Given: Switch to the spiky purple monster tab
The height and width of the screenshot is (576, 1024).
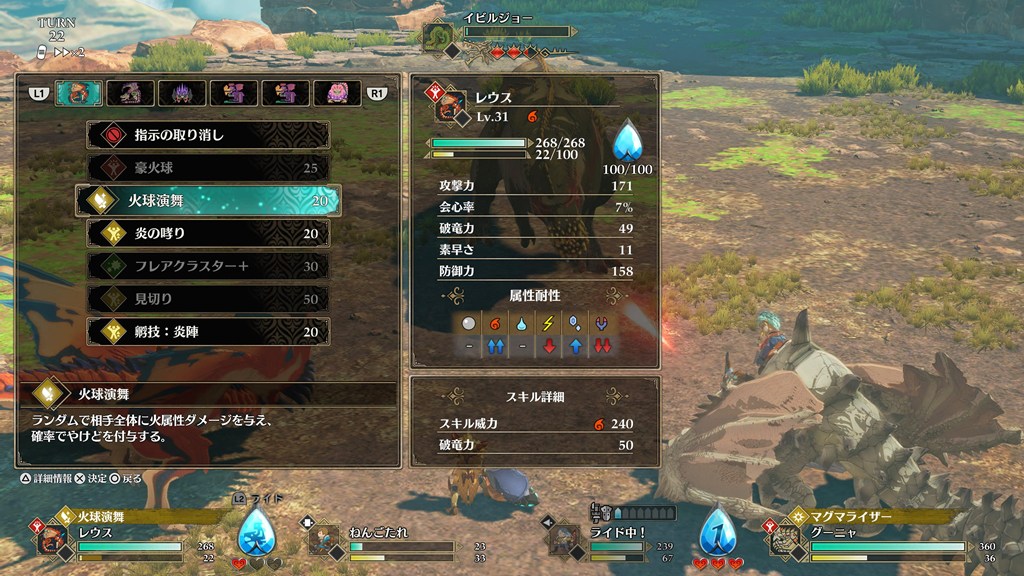Looking at the screenshot, I should [182, 93].
